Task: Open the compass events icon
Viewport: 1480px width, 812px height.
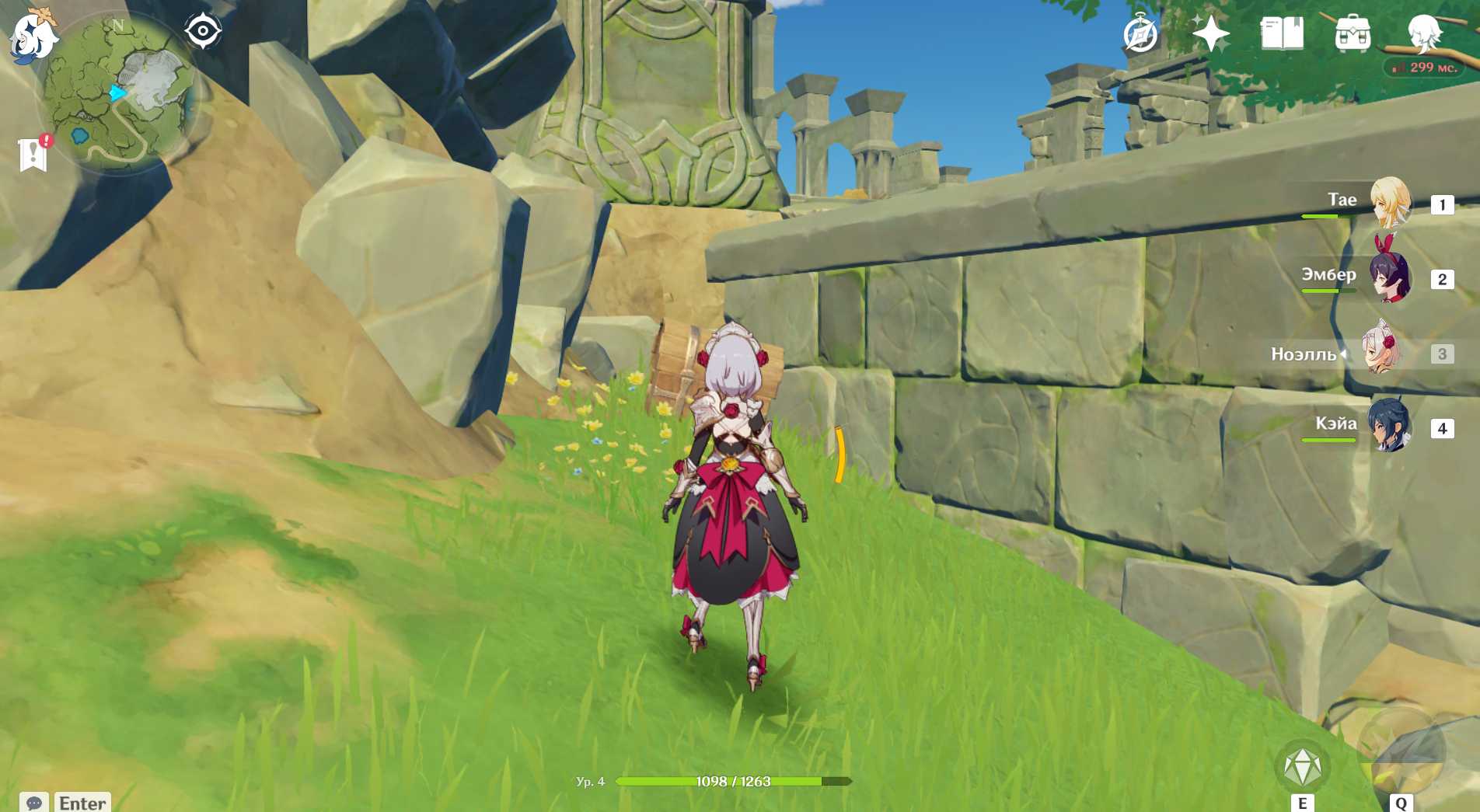Action: click(x=1140, y=34)
